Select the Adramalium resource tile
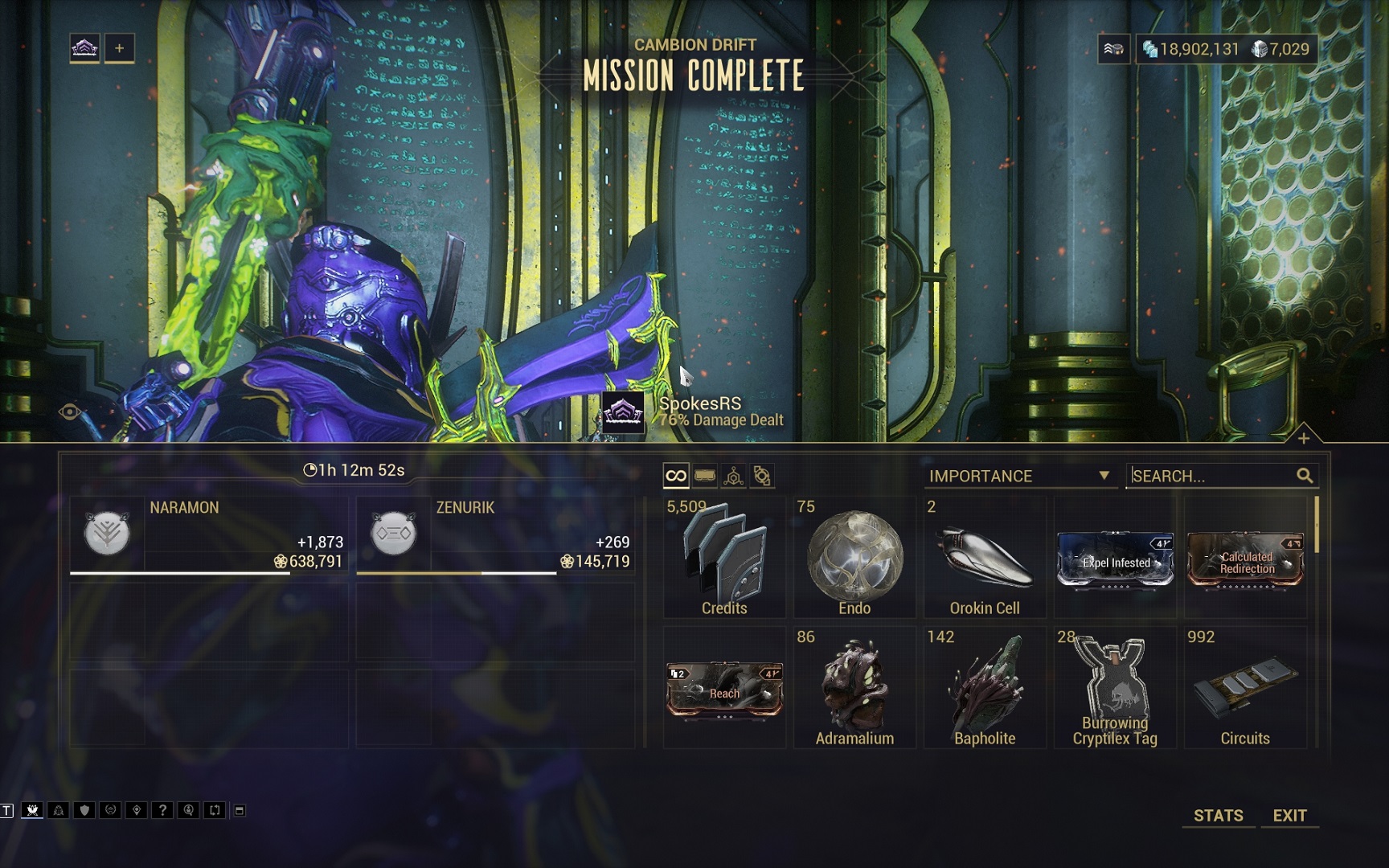This screenshot has height=868, width=1389. coord(854,690)
